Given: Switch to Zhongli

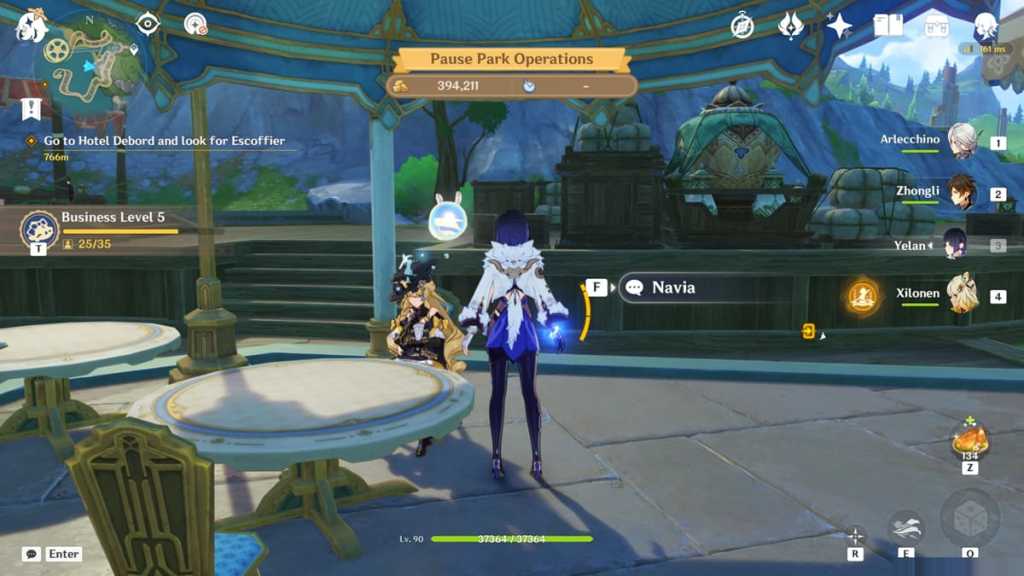Looking at the screenshot, I should [x=962, y=192].
